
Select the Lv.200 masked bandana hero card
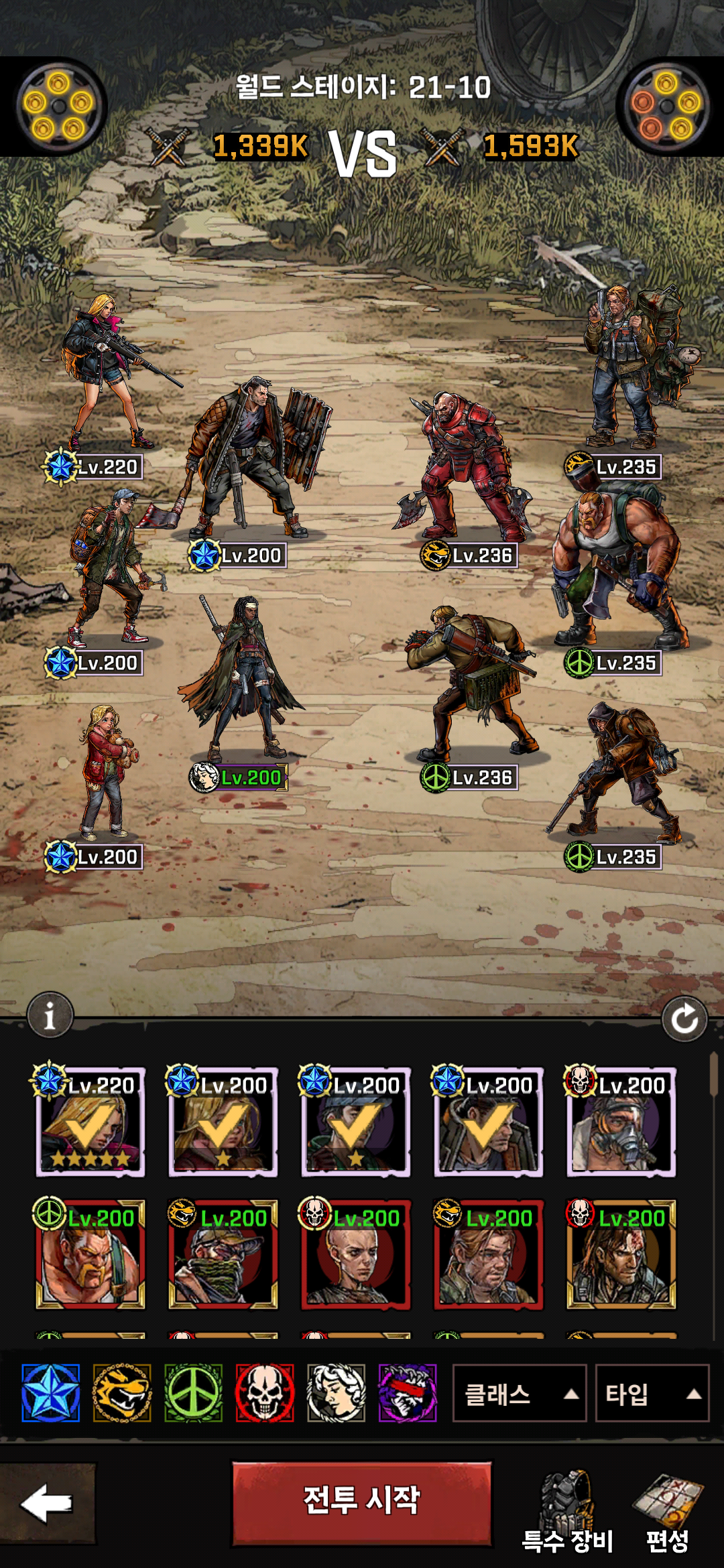point(223,1255)
